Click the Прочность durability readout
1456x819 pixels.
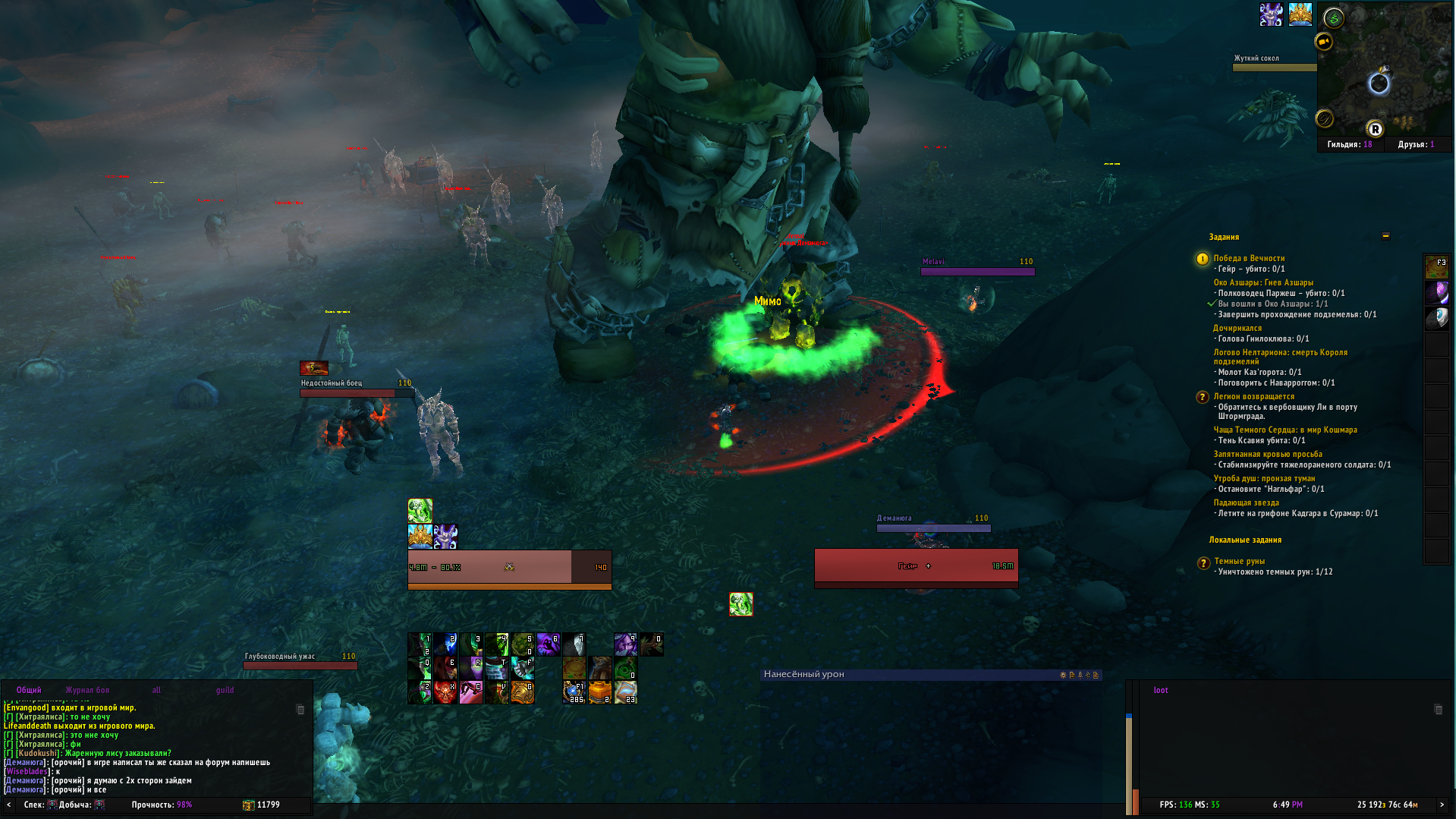162,805
